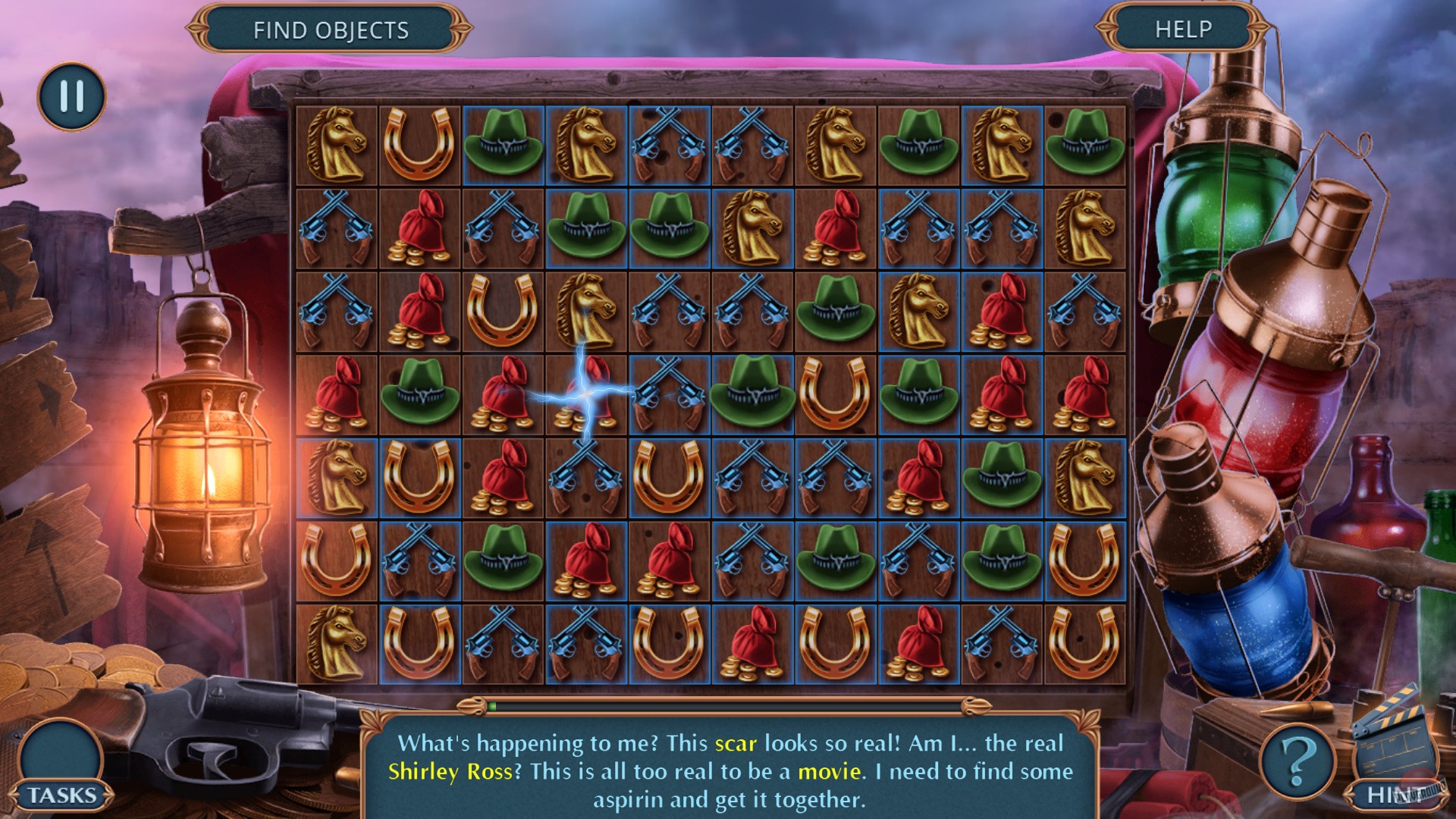Click a green cowboy hat tile
Viewport: 1456px width, 819px height.
[503, 142]
